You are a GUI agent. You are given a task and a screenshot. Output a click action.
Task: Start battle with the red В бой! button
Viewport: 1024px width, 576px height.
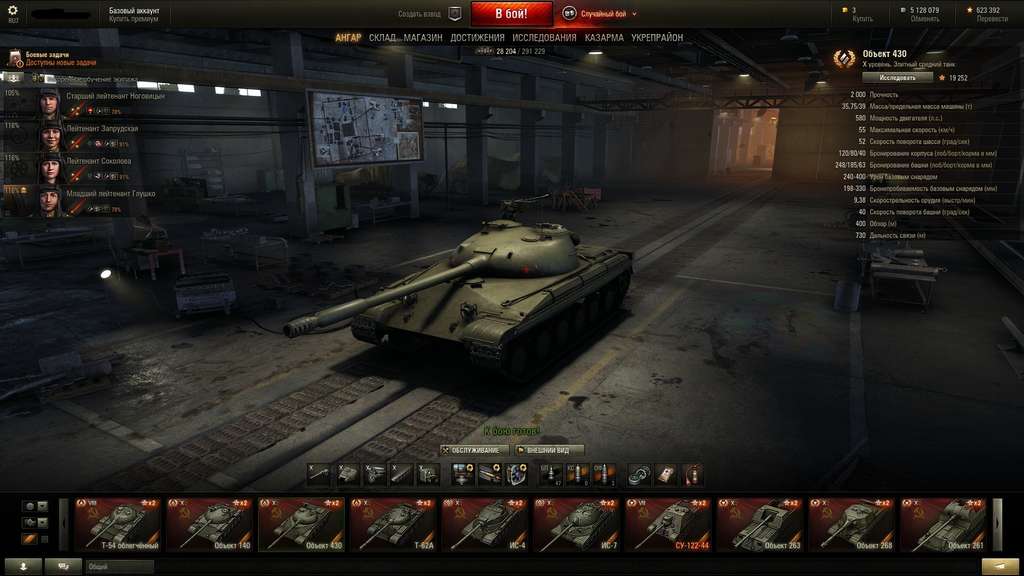(x=510, y=14)
